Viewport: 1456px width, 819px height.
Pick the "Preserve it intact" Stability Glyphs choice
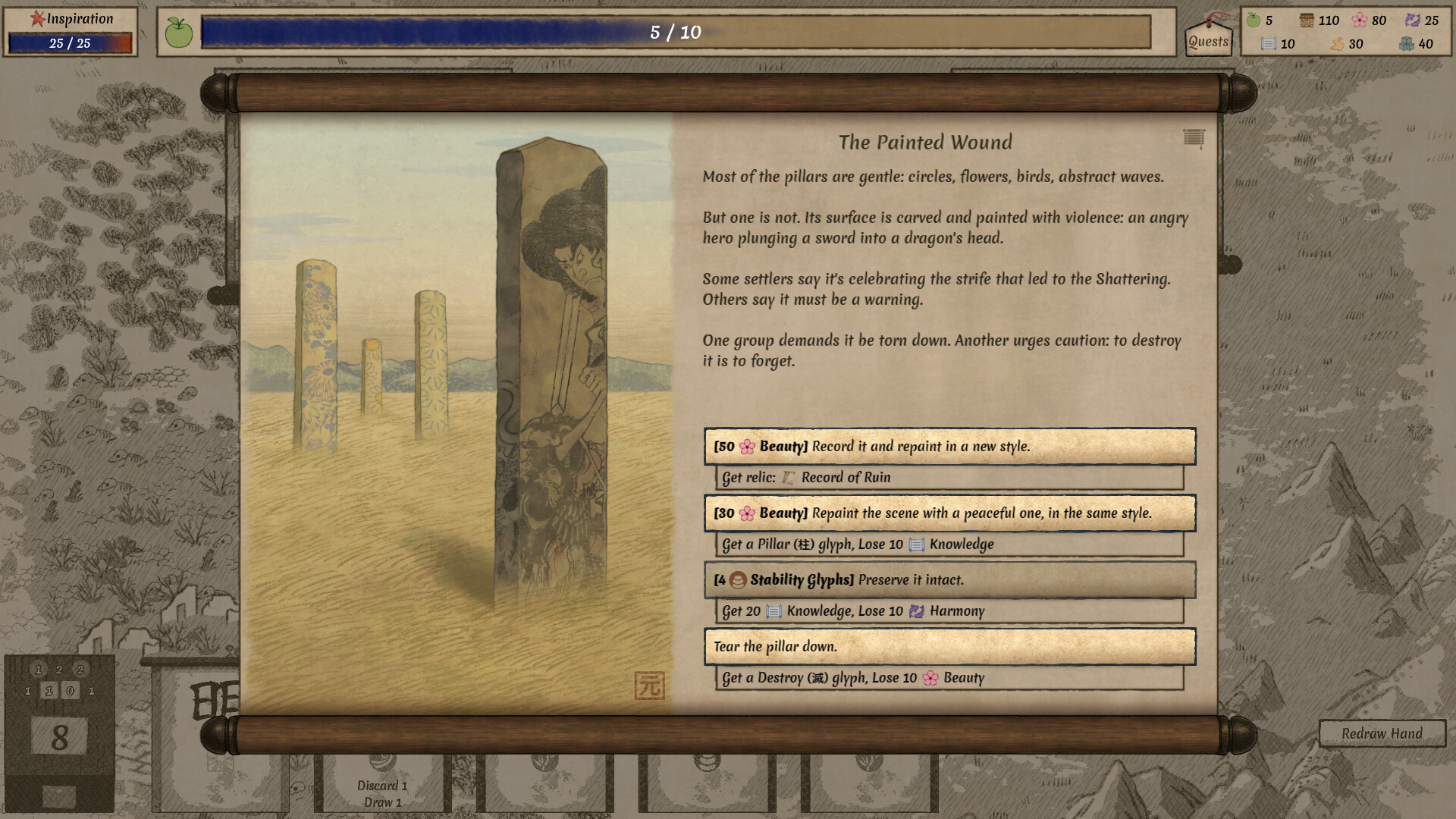click(x=949, y=580)
